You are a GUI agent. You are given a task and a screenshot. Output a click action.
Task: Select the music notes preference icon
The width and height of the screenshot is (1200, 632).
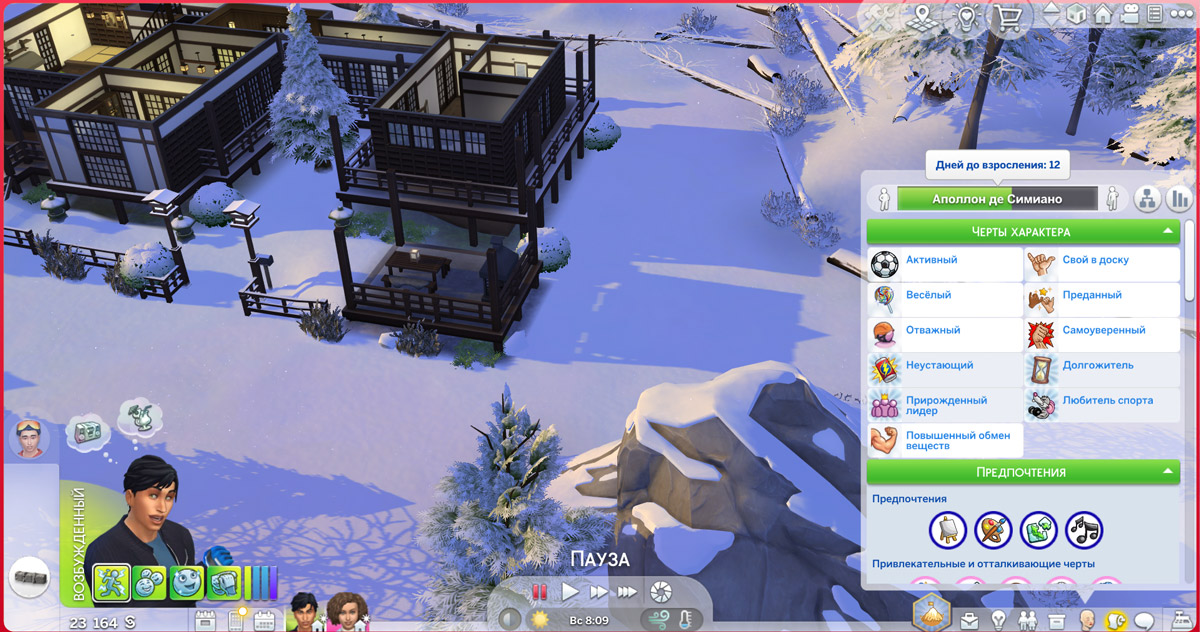pyautogui.click(x=1084, y=529)
